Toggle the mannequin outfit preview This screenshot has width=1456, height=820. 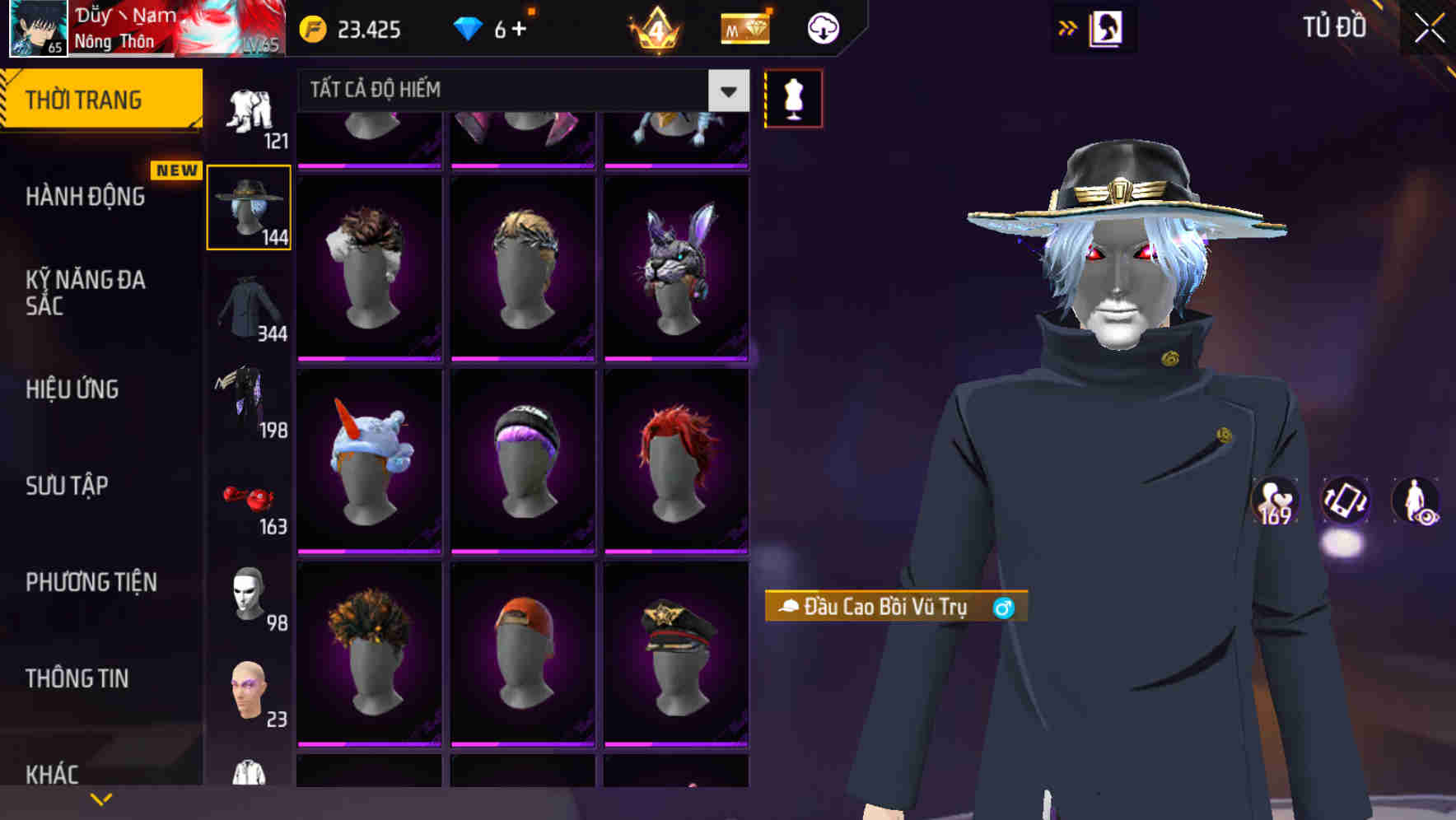(x=793, y=96)
